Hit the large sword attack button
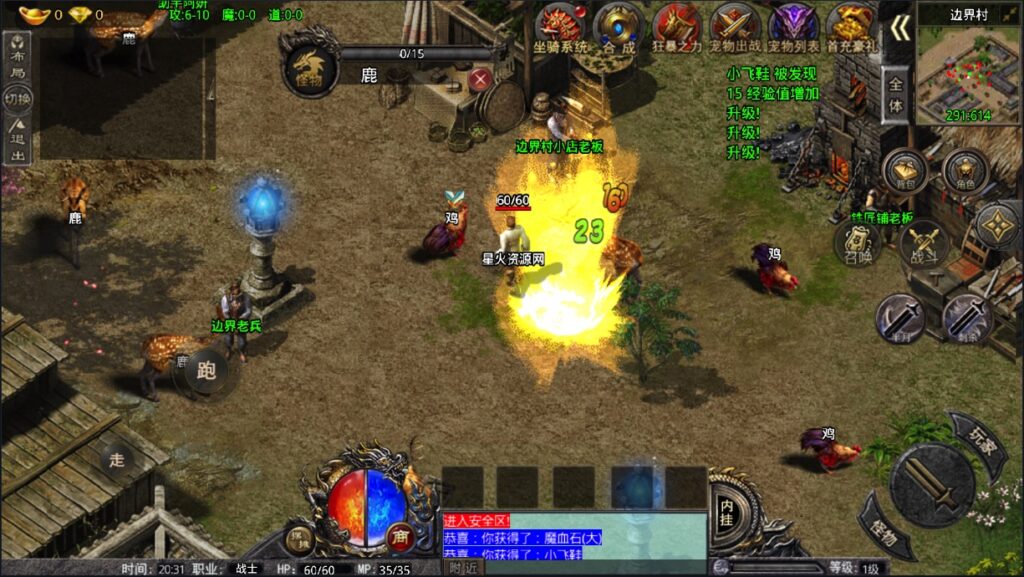 click(x=932, y=485)
